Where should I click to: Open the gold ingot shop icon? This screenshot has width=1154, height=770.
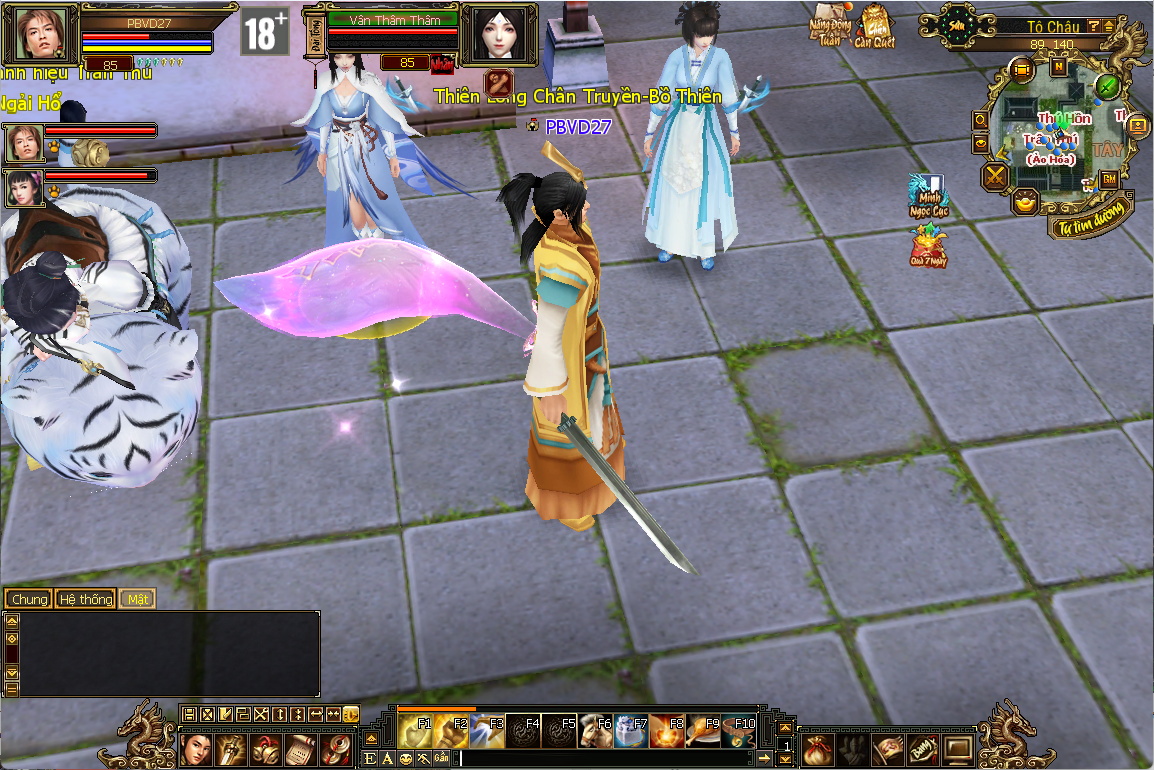1024,202
